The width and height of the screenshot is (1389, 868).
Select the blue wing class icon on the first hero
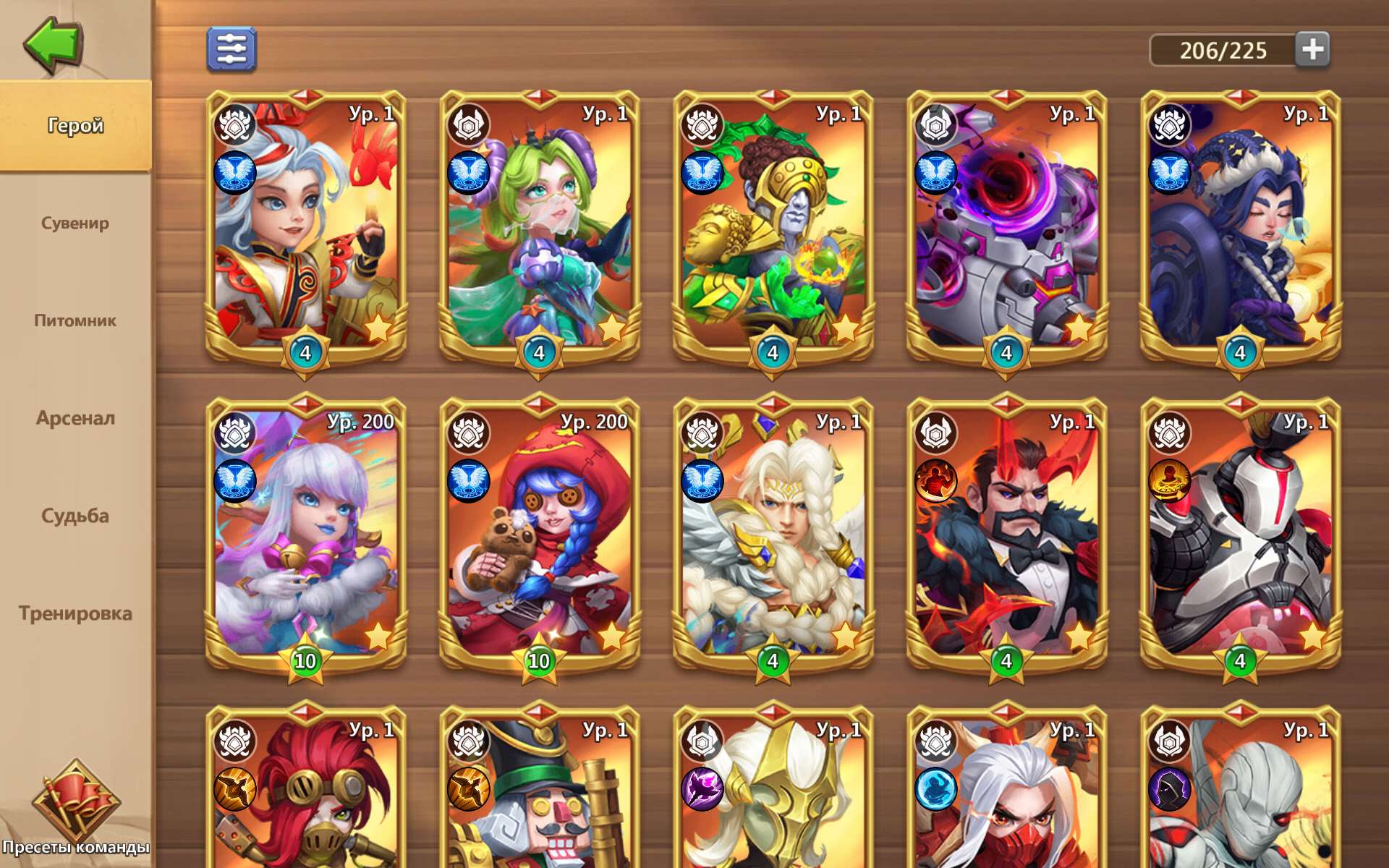coord(234,171)
